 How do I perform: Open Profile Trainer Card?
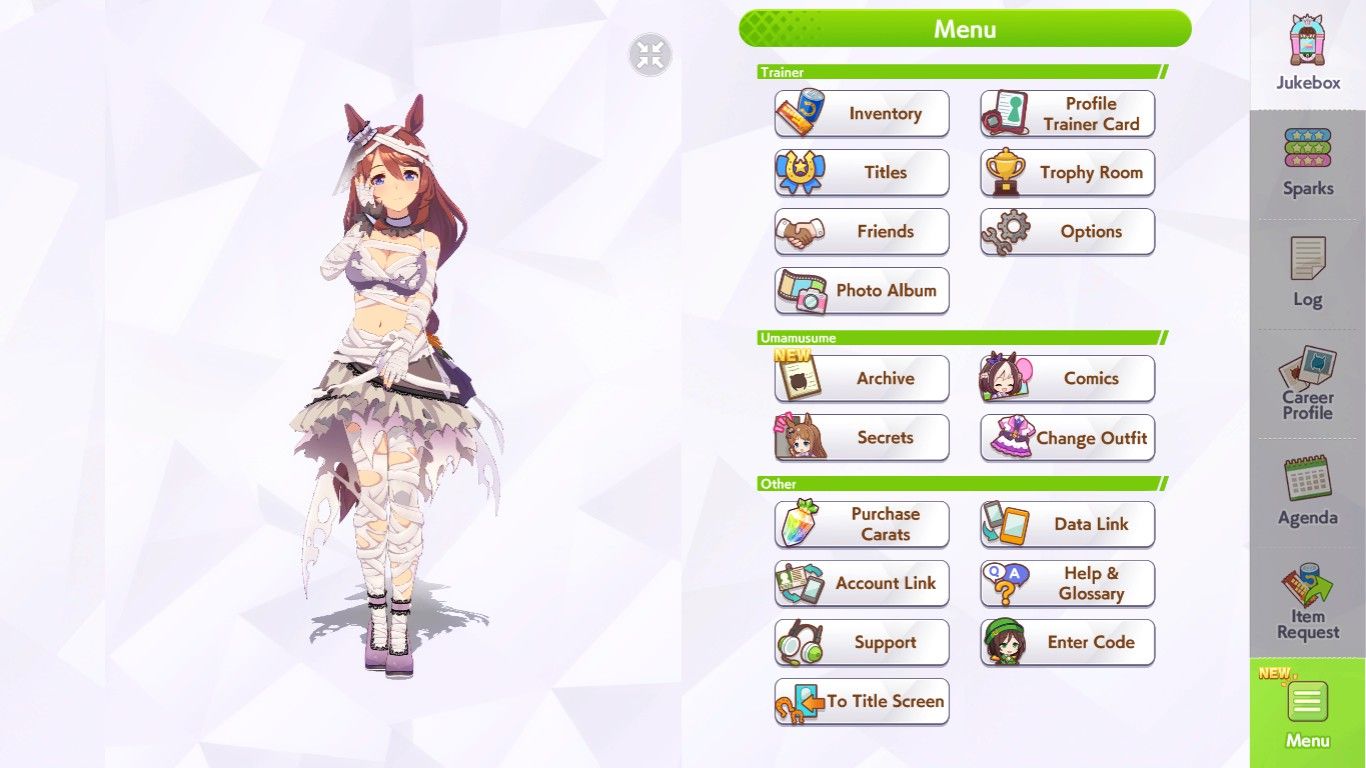[x=1067, y=114]
